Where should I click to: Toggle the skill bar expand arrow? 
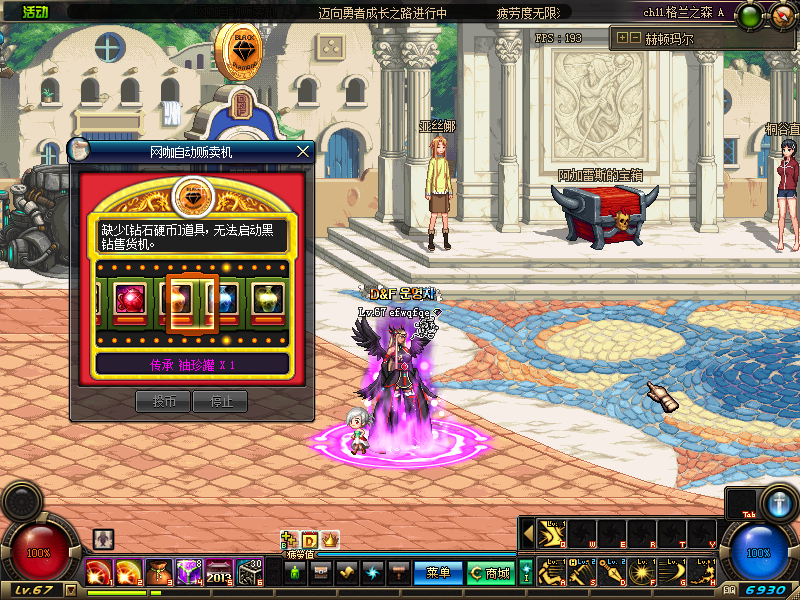point(528,533)
